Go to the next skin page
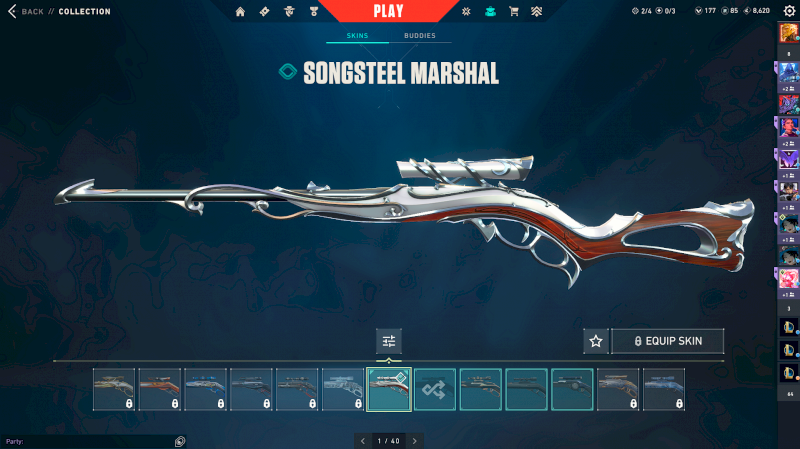The width and height of the screenshot is (800, 449). coord(414,440)
